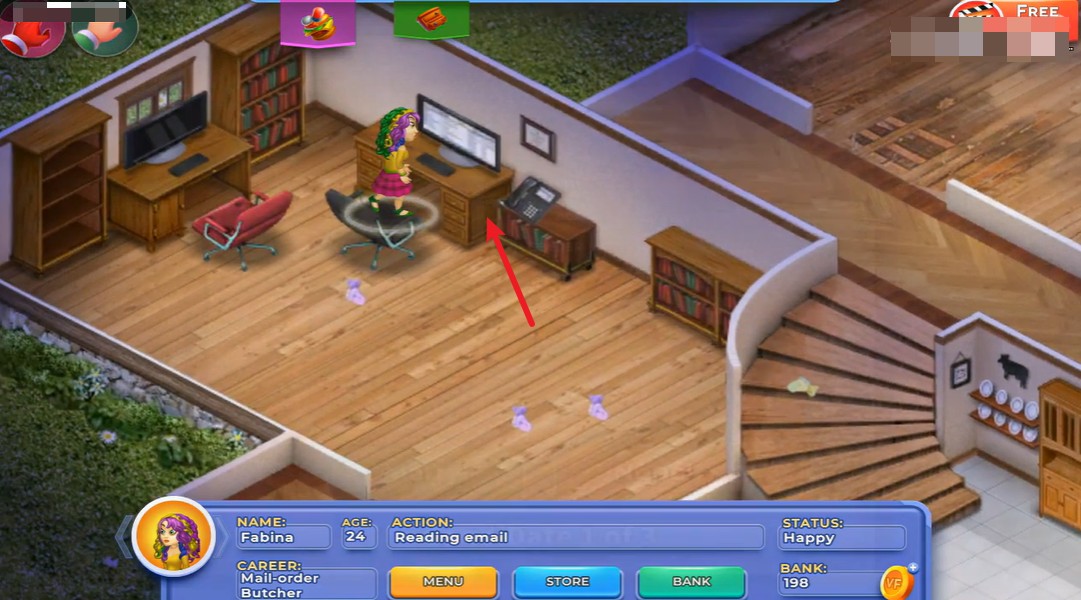Open the blue STORE button
Screen dimensions: 1081x600
pos(567,581)
